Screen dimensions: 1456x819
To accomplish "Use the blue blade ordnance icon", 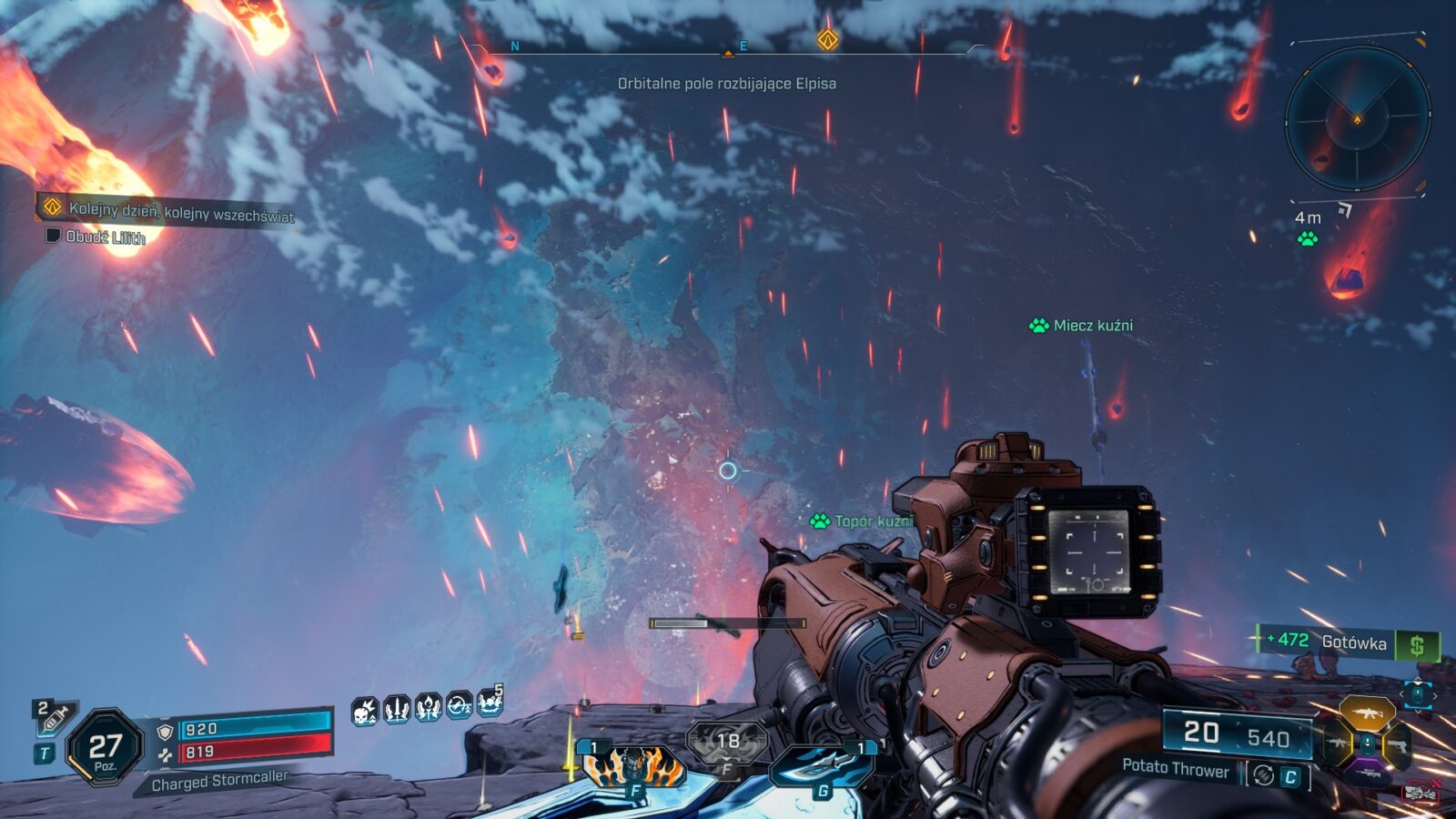I will (x=822, y=766).
